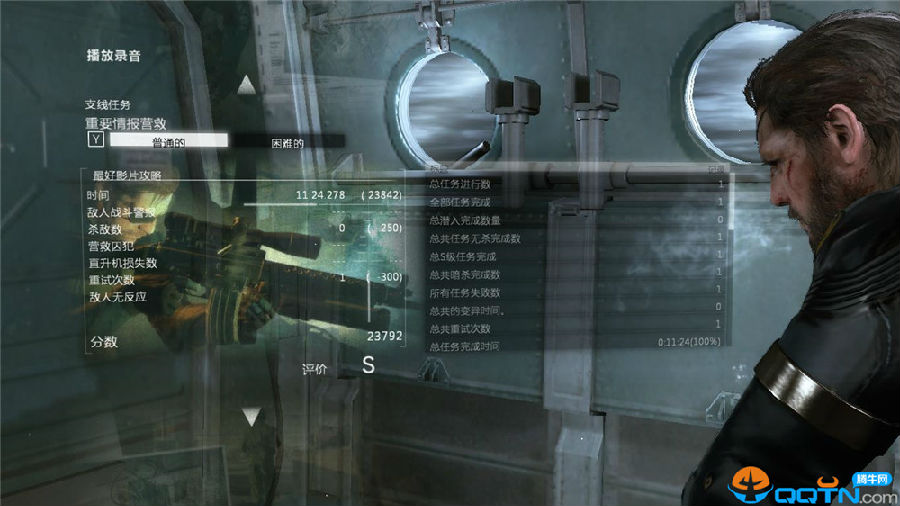Open the 播放录音 menu entry
900x506 pixels.
[x=113, y=56]
